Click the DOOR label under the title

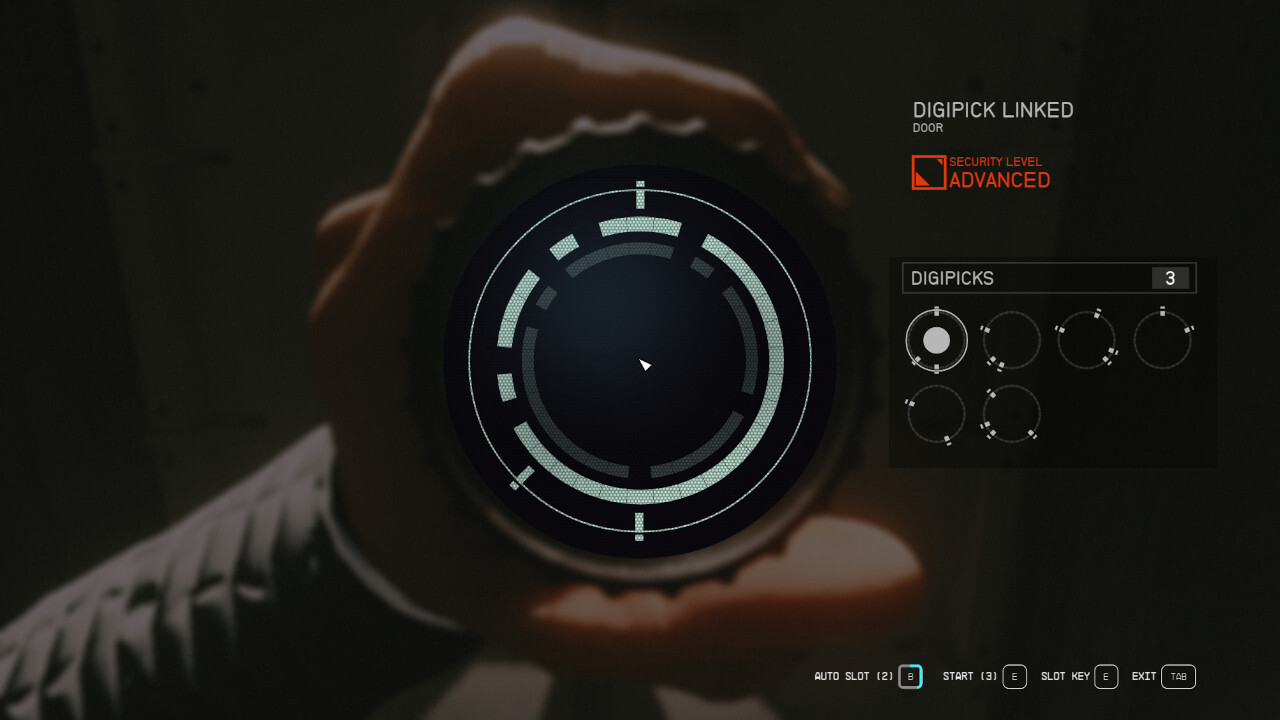click(x=927, y=128)
